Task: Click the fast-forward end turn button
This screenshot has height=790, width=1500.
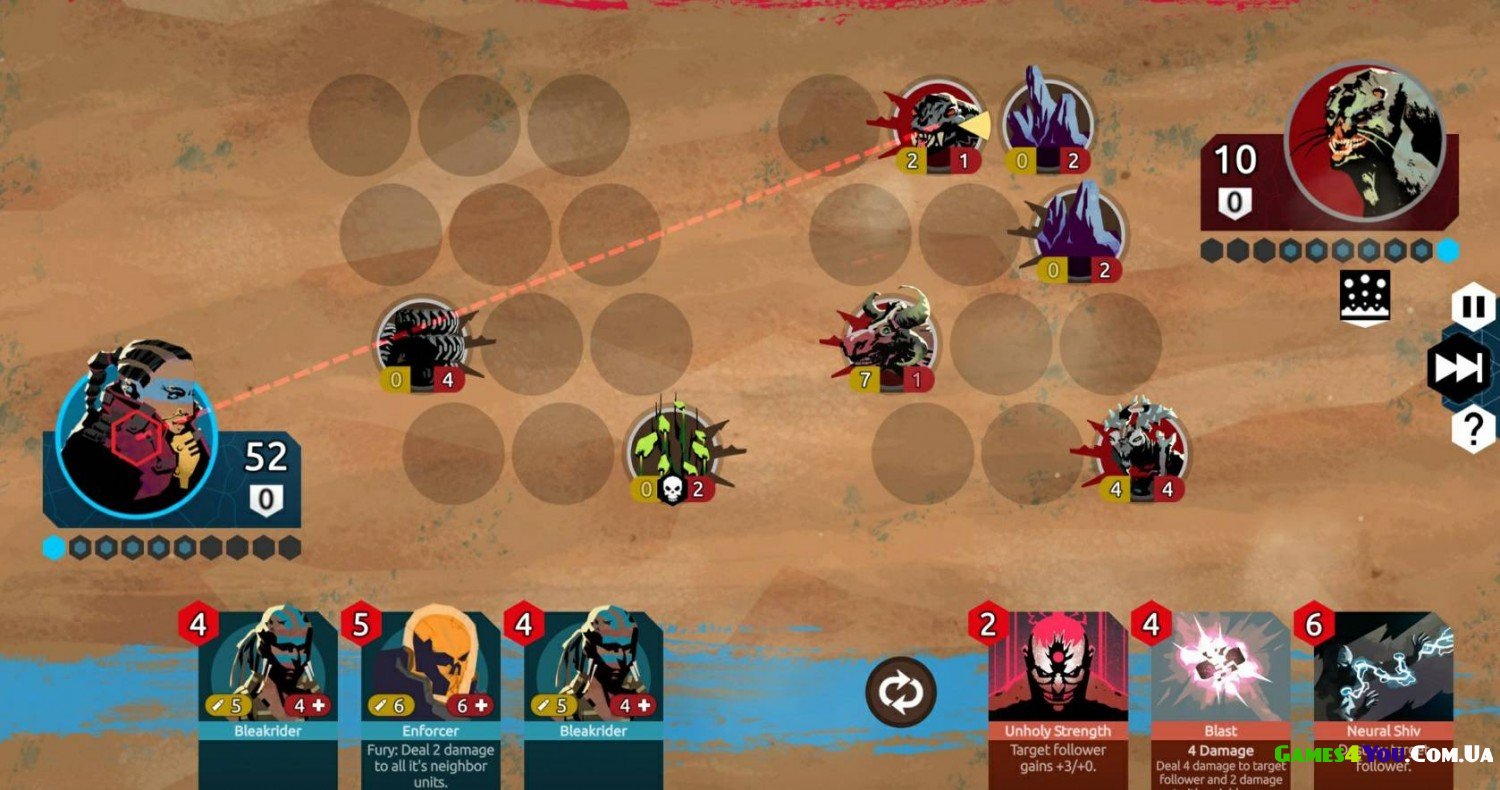Action: pyautogui.click(x=1461, y=369)
